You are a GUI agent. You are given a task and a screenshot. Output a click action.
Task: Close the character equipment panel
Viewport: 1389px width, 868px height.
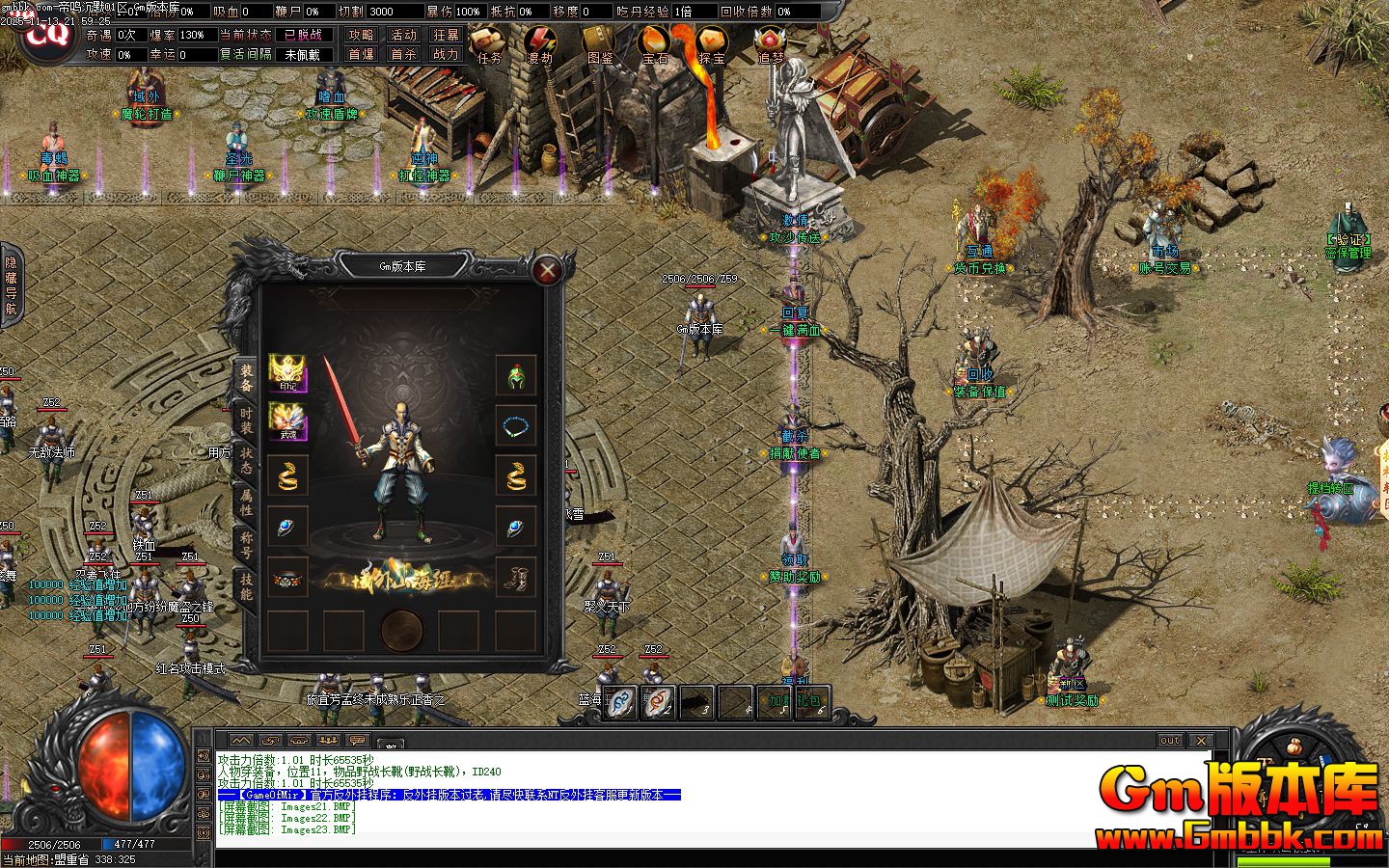547,270
